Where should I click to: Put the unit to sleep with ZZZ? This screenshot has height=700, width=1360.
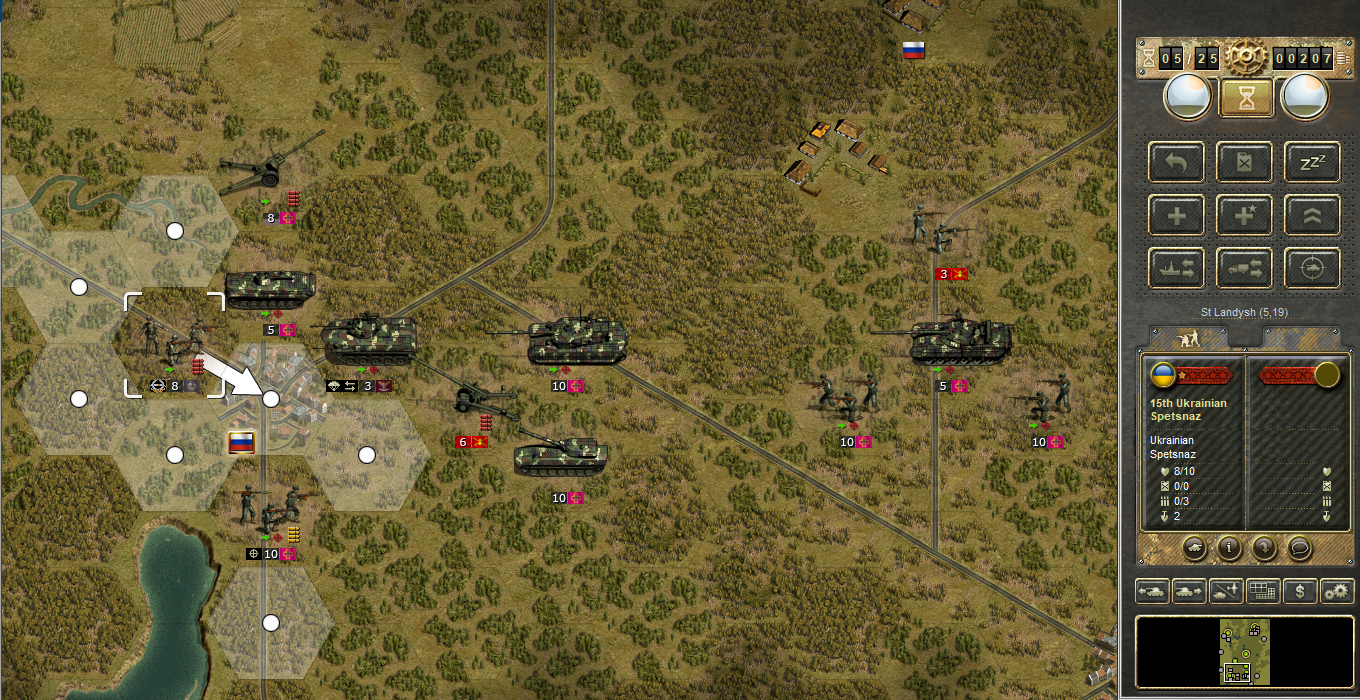[1312, 161]
